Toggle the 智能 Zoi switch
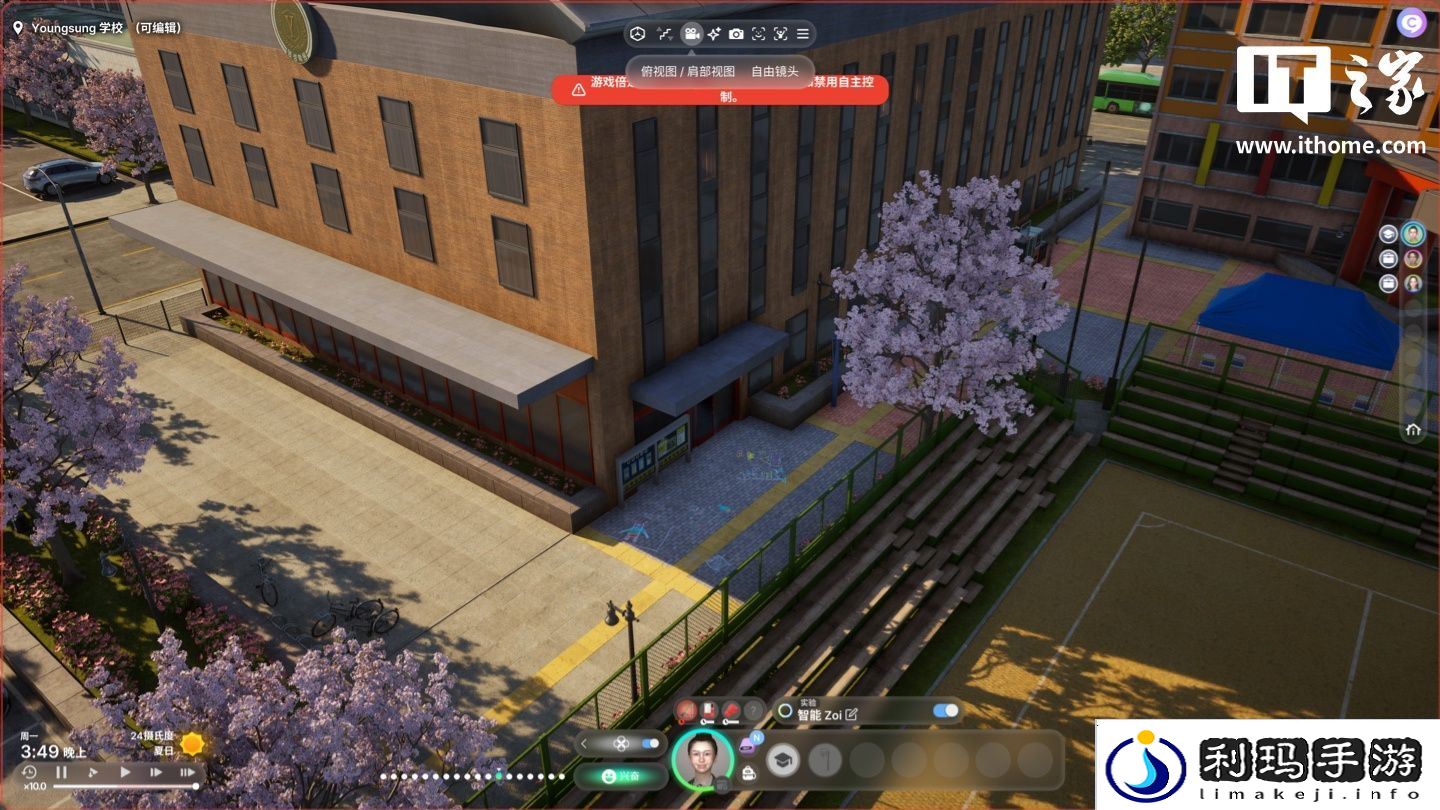This screenshot has width=1440, height=810. pos(945,711)
